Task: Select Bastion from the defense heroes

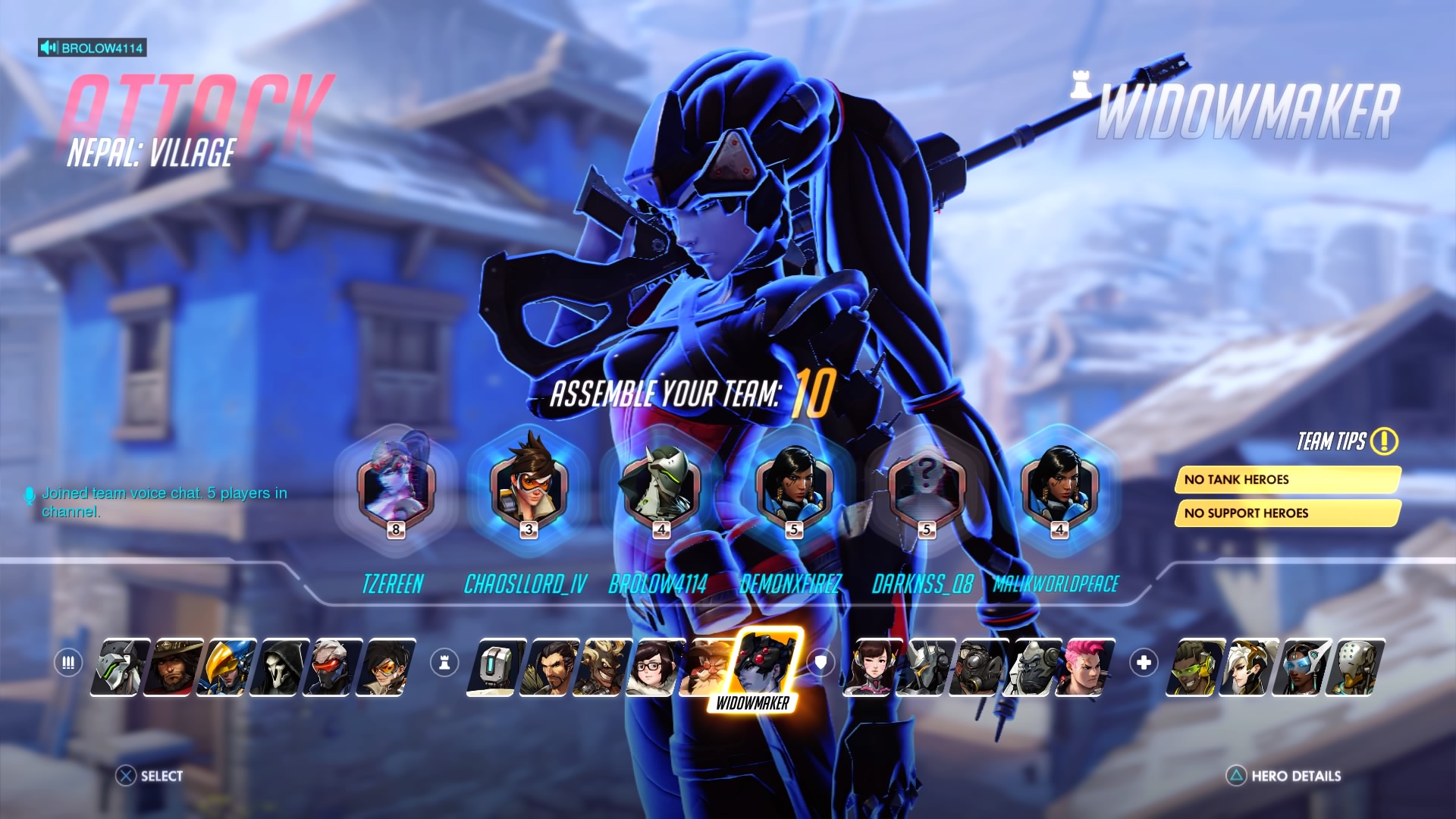Action: pos(497,667)
